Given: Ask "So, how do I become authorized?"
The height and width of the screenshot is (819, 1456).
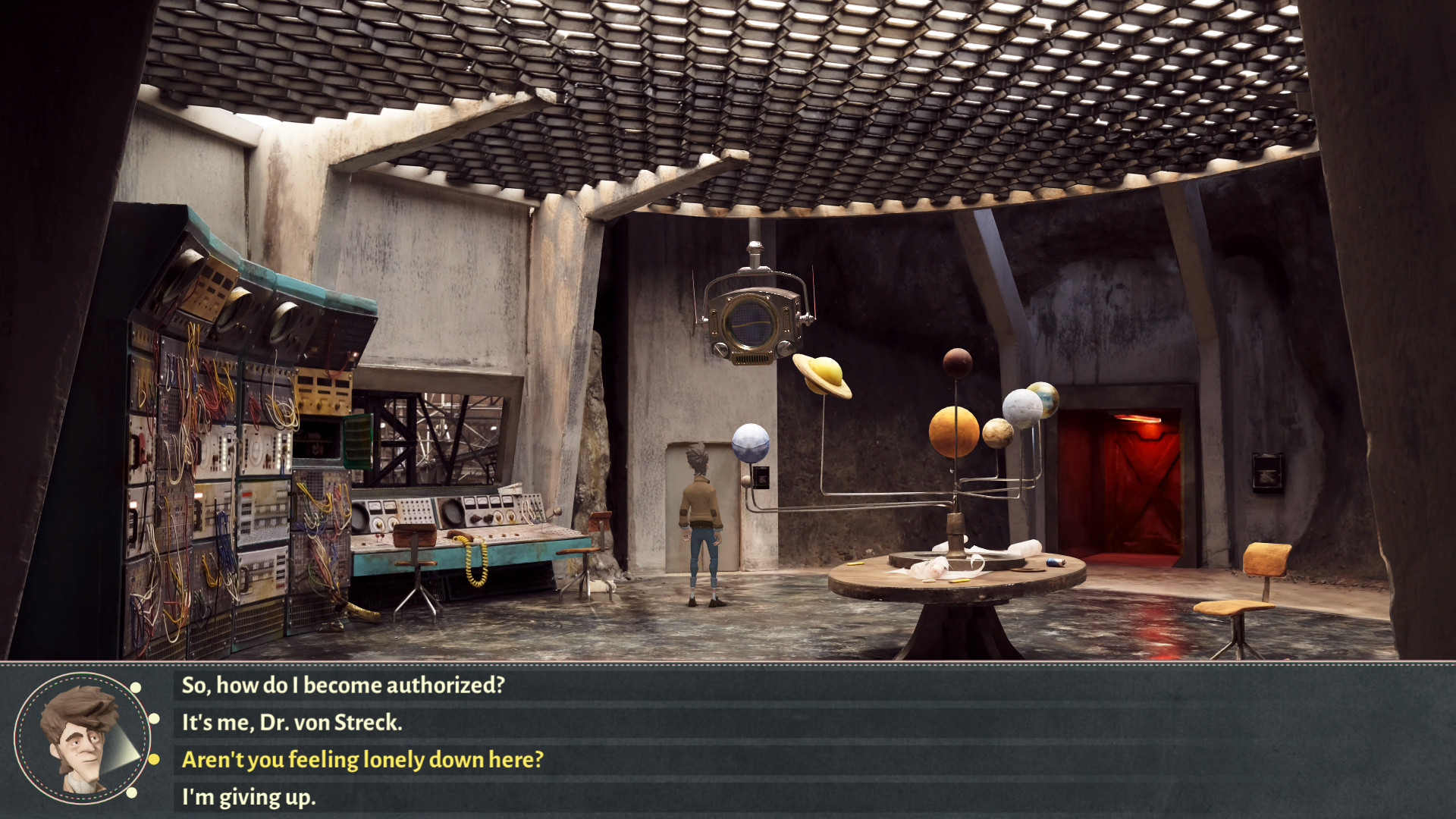Looking at the screenshot, I should 343,686.
